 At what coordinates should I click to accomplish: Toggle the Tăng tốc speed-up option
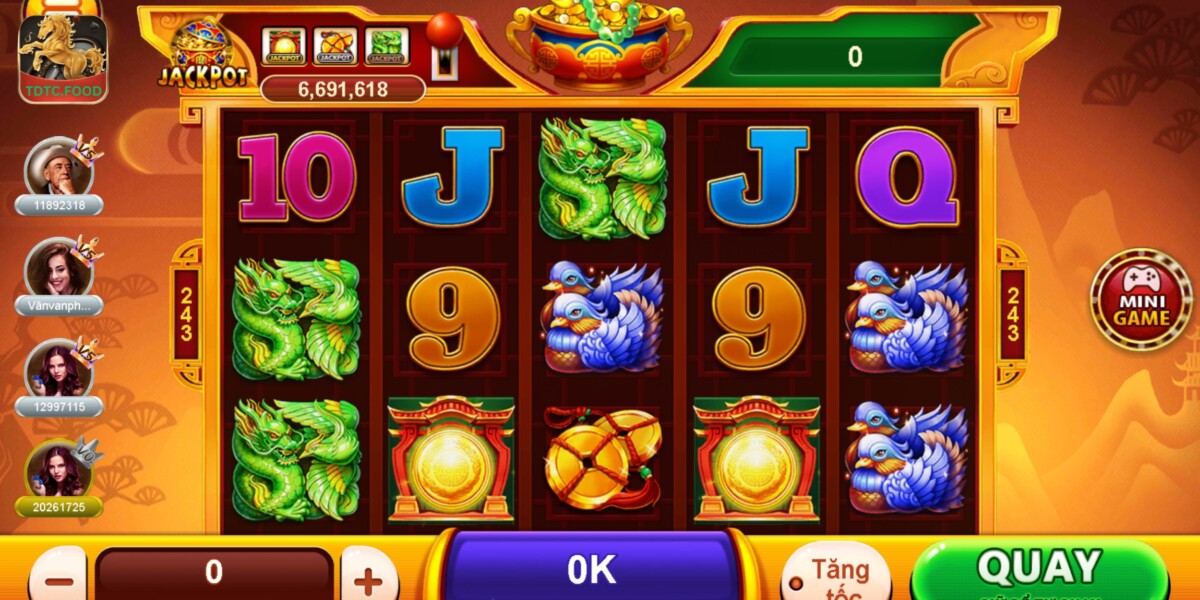[835, 574]
